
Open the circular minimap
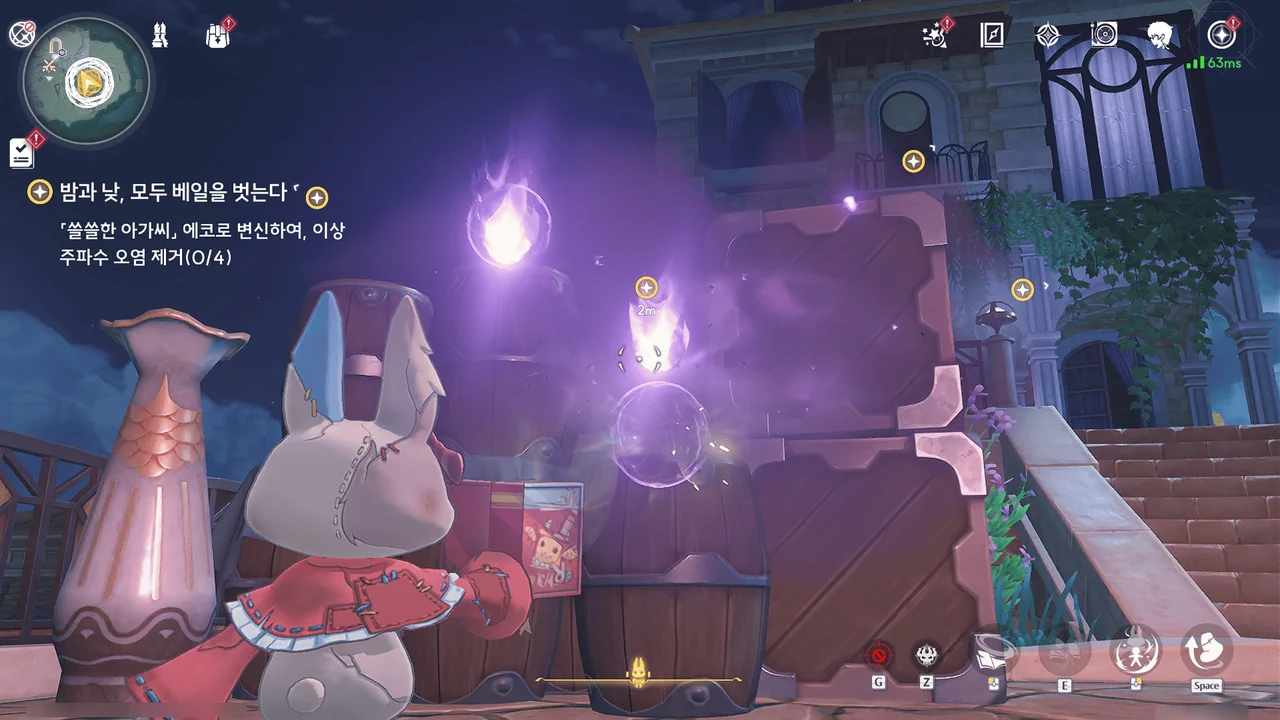pyautogui.click(x=85, y=81)
